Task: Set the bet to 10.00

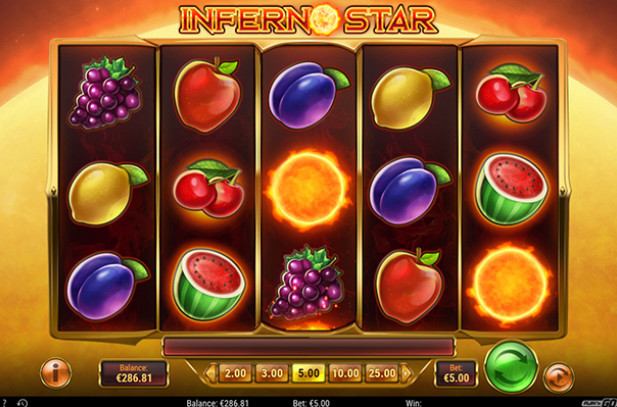Action: point(343,374)
